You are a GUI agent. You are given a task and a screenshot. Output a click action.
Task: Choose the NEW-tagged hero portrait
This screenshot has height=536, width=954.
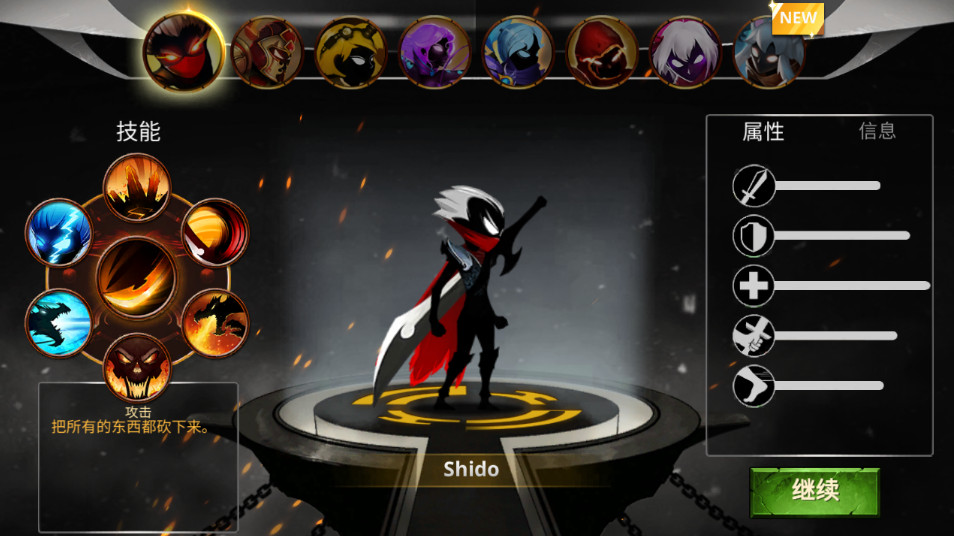point(769,51)
